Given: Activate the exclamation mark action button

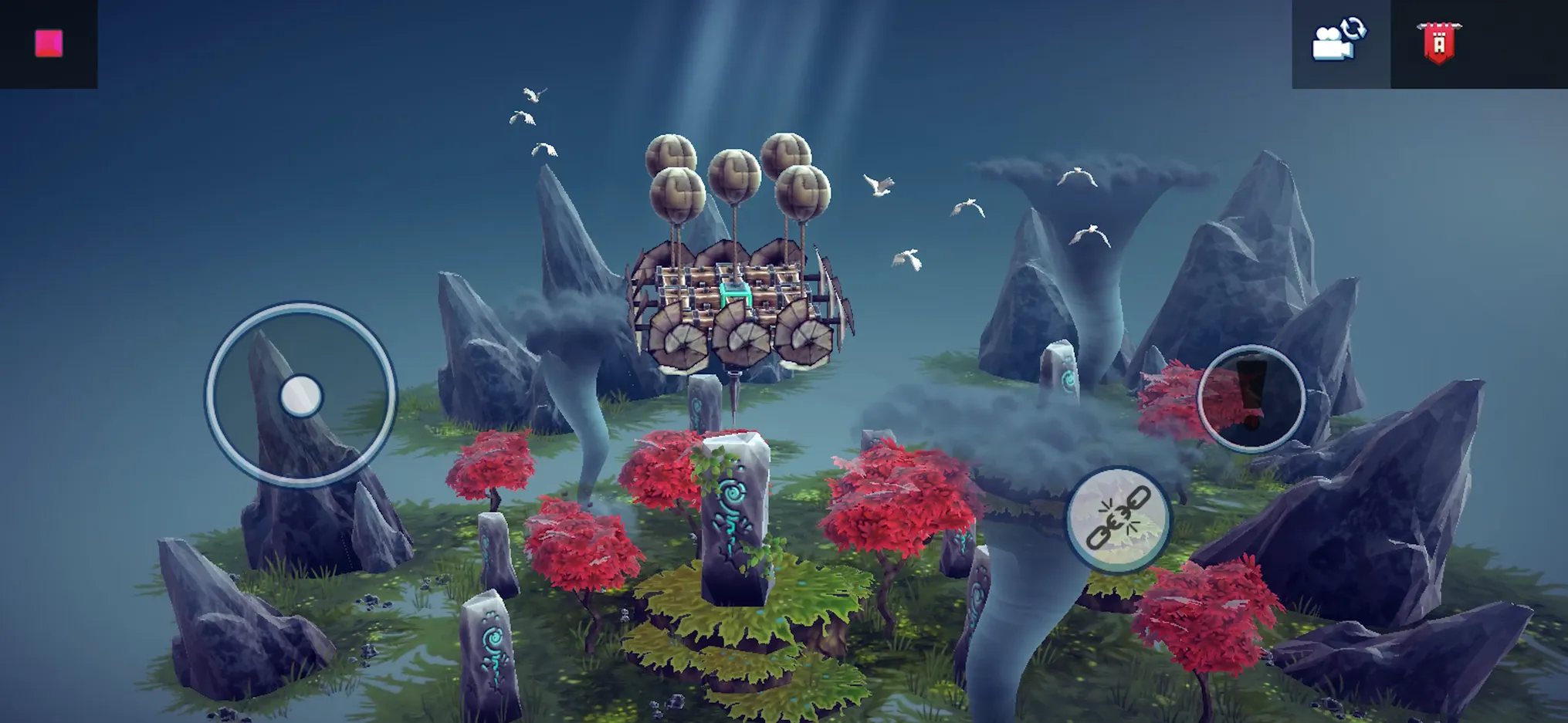Looking at the screenshot, I should tap(1251, 397).
